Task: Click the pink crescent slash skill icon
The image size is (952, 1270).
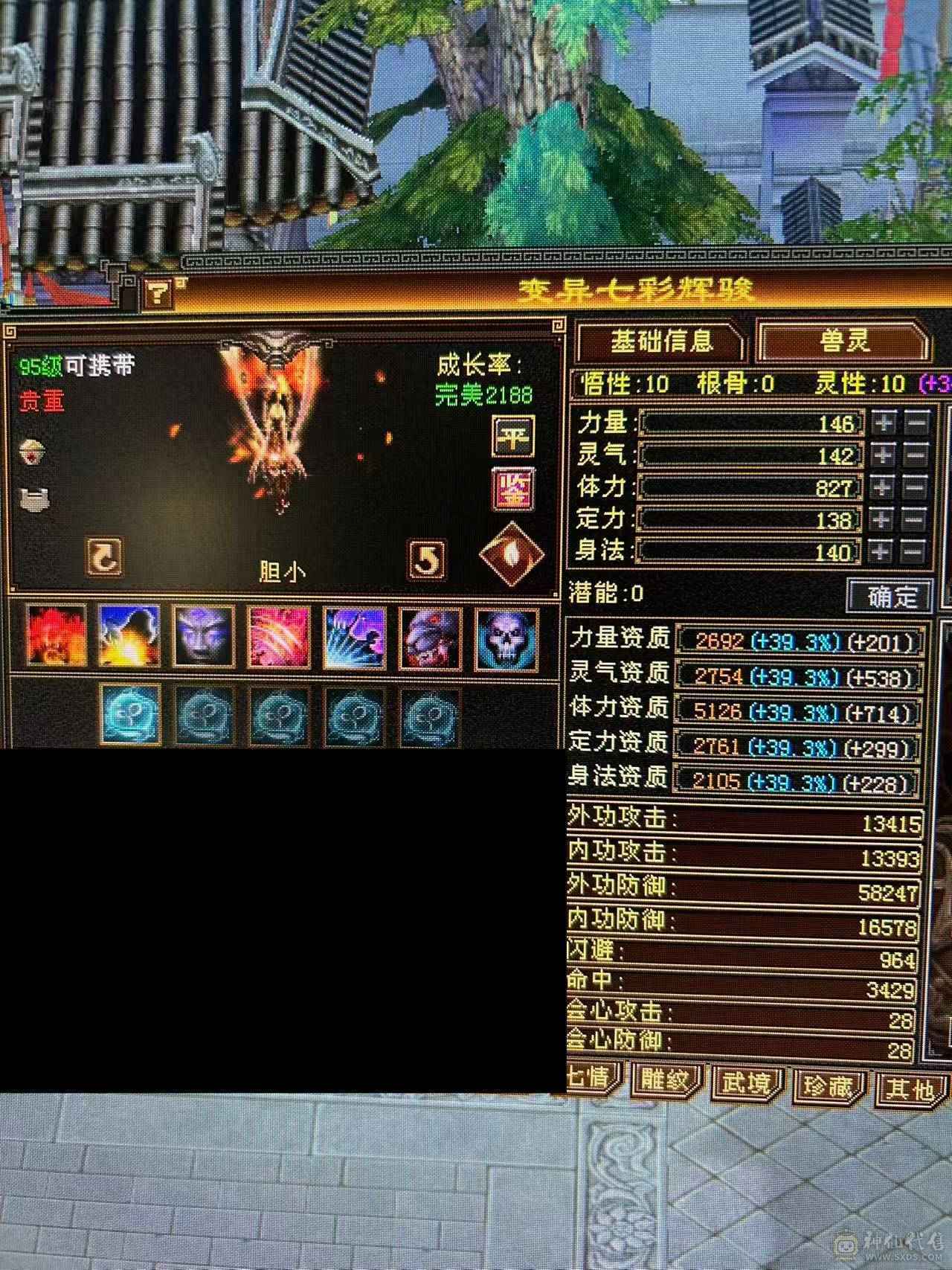Action: (277, 638)
